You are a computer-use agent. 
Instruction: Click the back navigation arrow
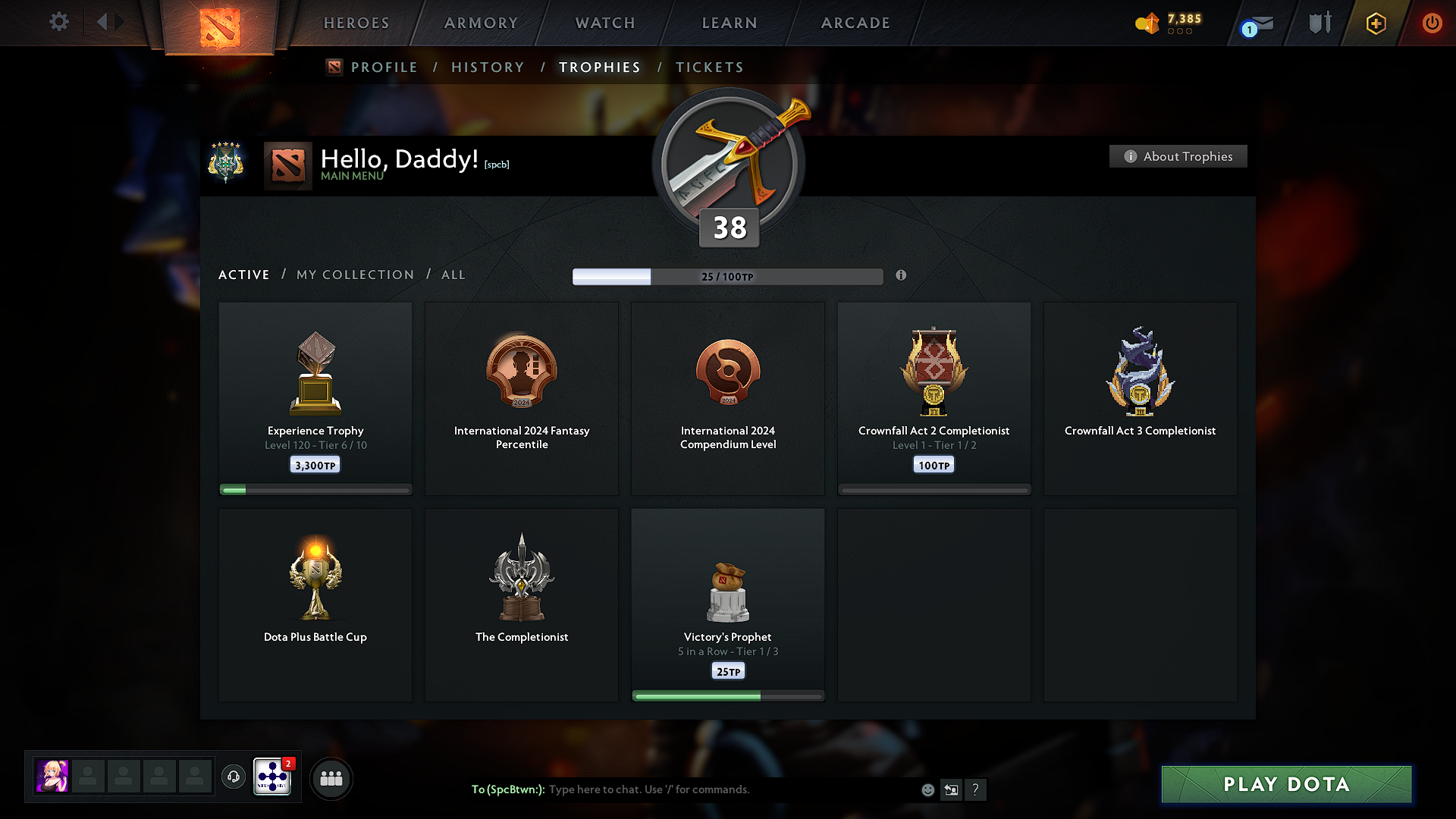104,22
